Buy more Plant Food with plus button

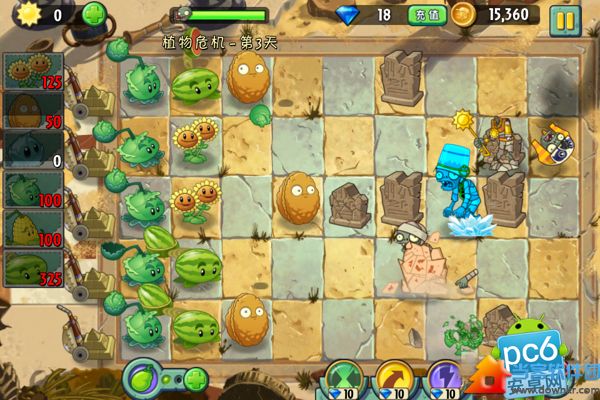click(195, 380)
